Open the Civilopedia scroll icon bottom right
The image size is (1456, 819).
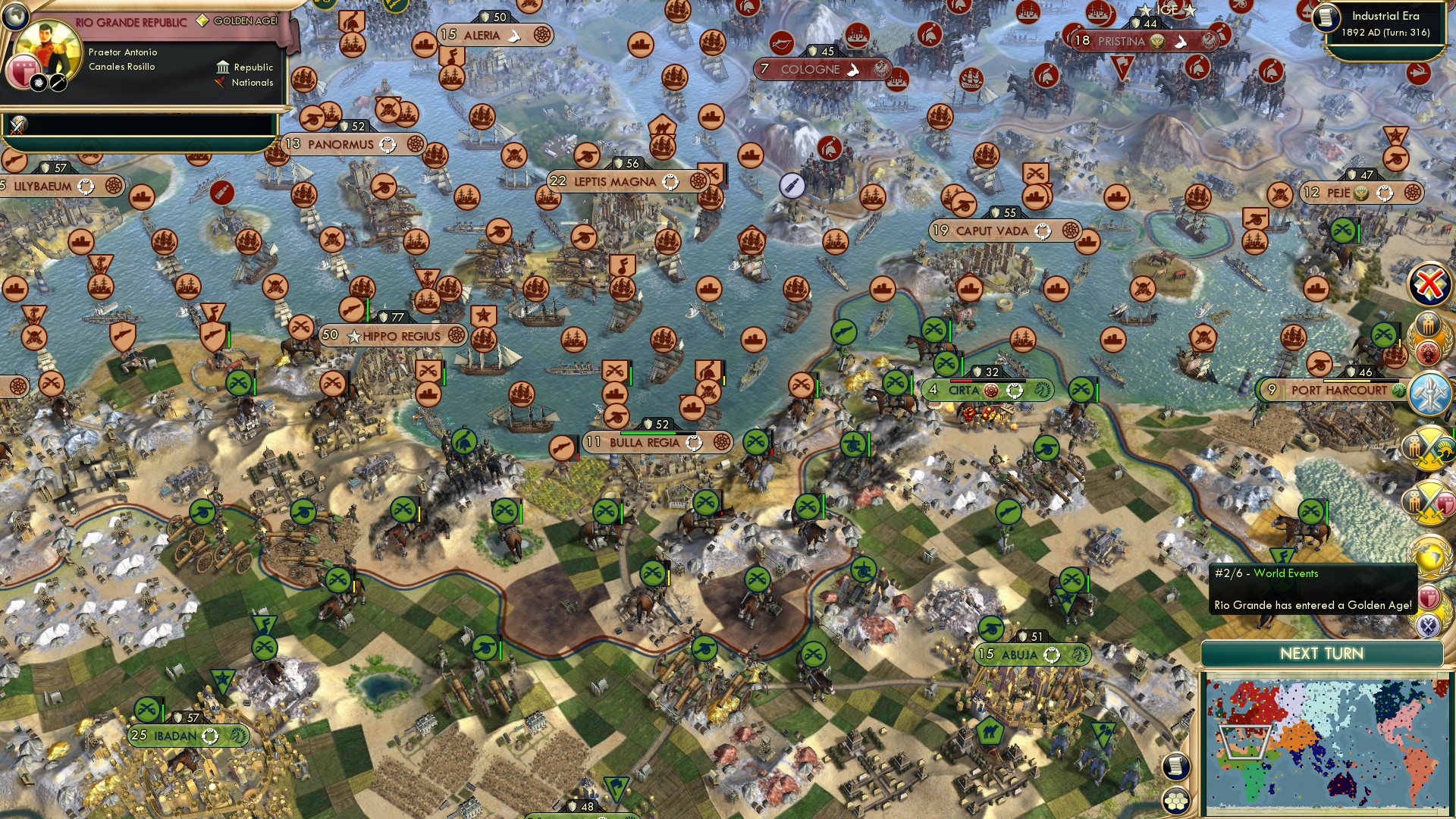click(x=1176, y=766)
